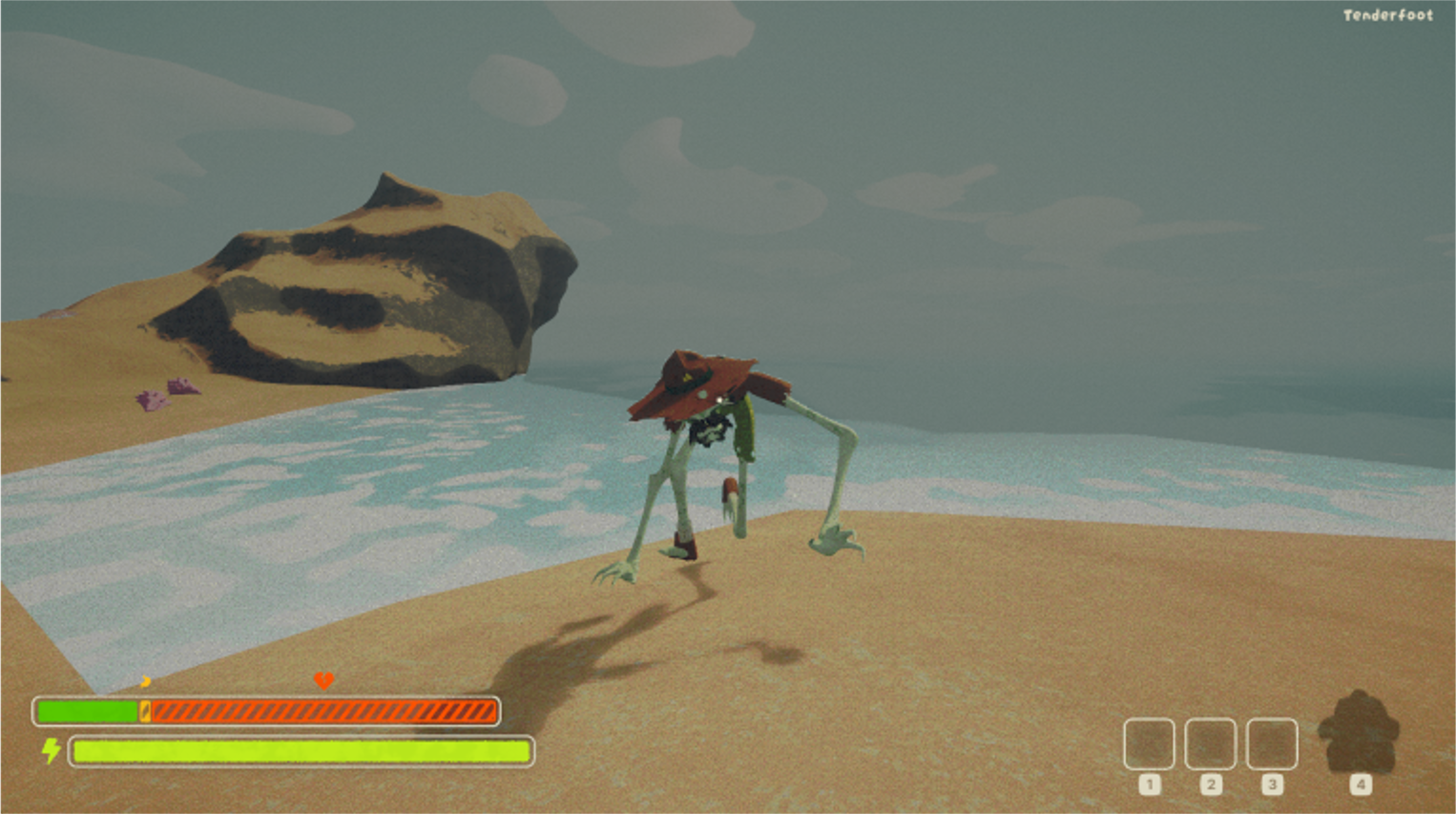The height and width of the screenshot is (814, 1456).
Task: Click the orange crescent marker above the health bar
Action: (145, 682)
